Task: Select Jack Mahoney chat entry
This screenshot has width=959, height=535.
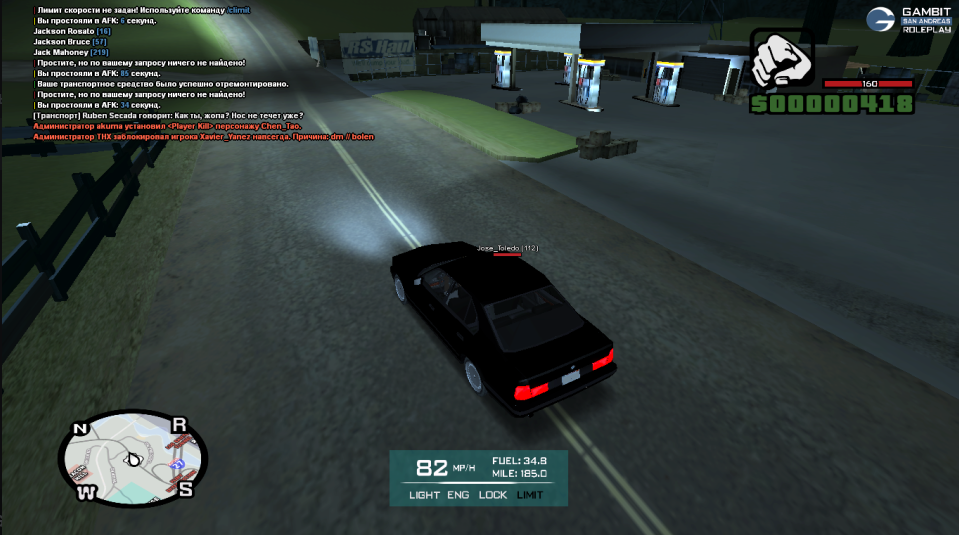Action: [61, 52]
